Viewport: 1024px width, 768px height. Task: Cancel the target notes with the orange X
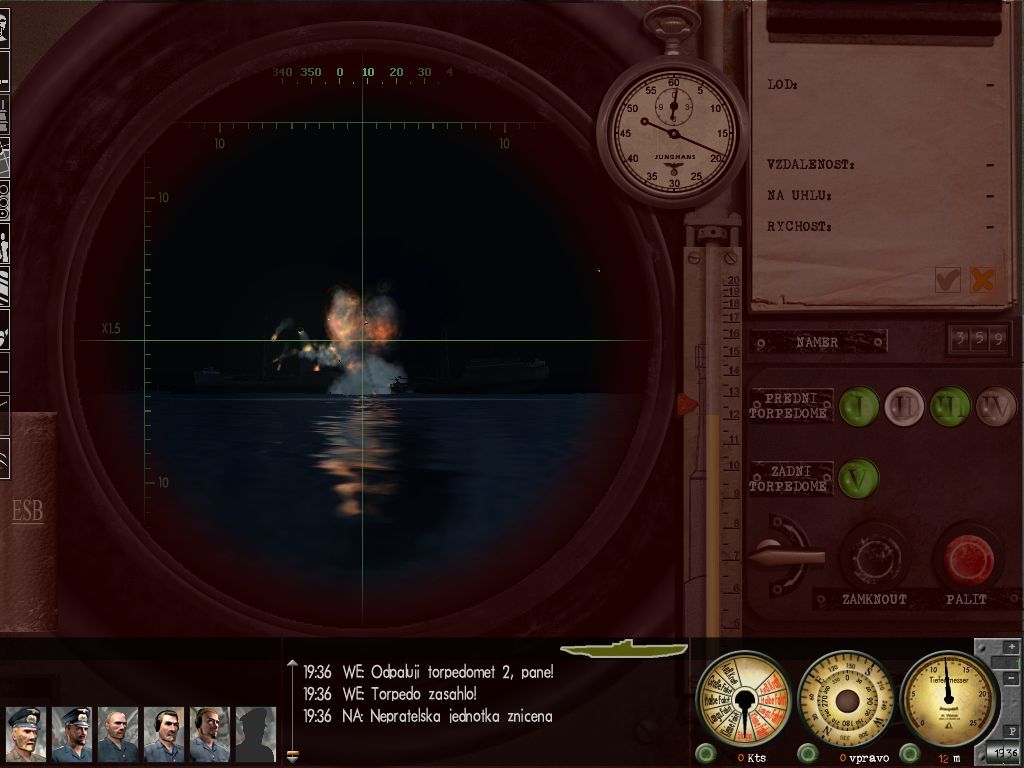pos(983,280)
